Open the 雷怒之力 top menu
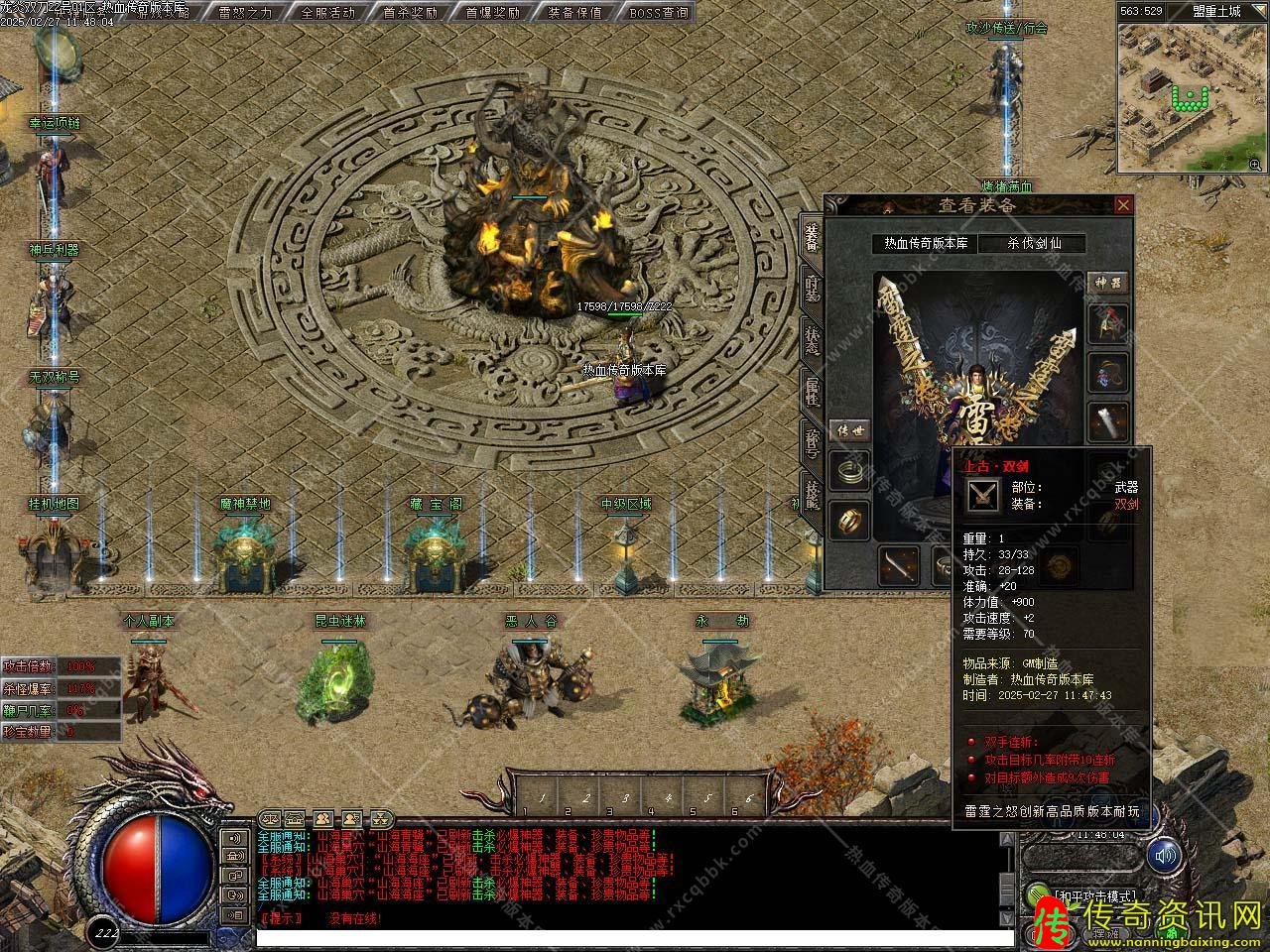This screenshot has width=1270, height=952. click(x=244, y=13)
